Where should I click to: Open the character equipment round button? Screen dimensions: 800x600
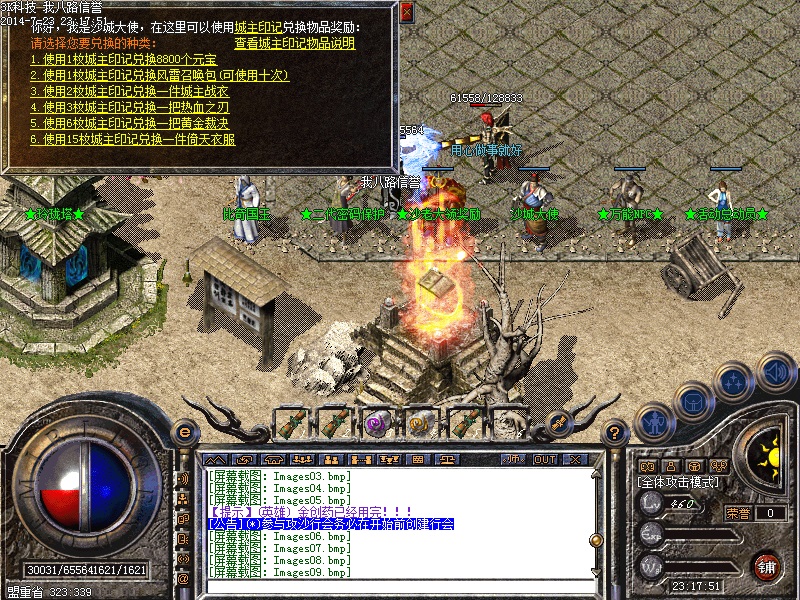653,421
